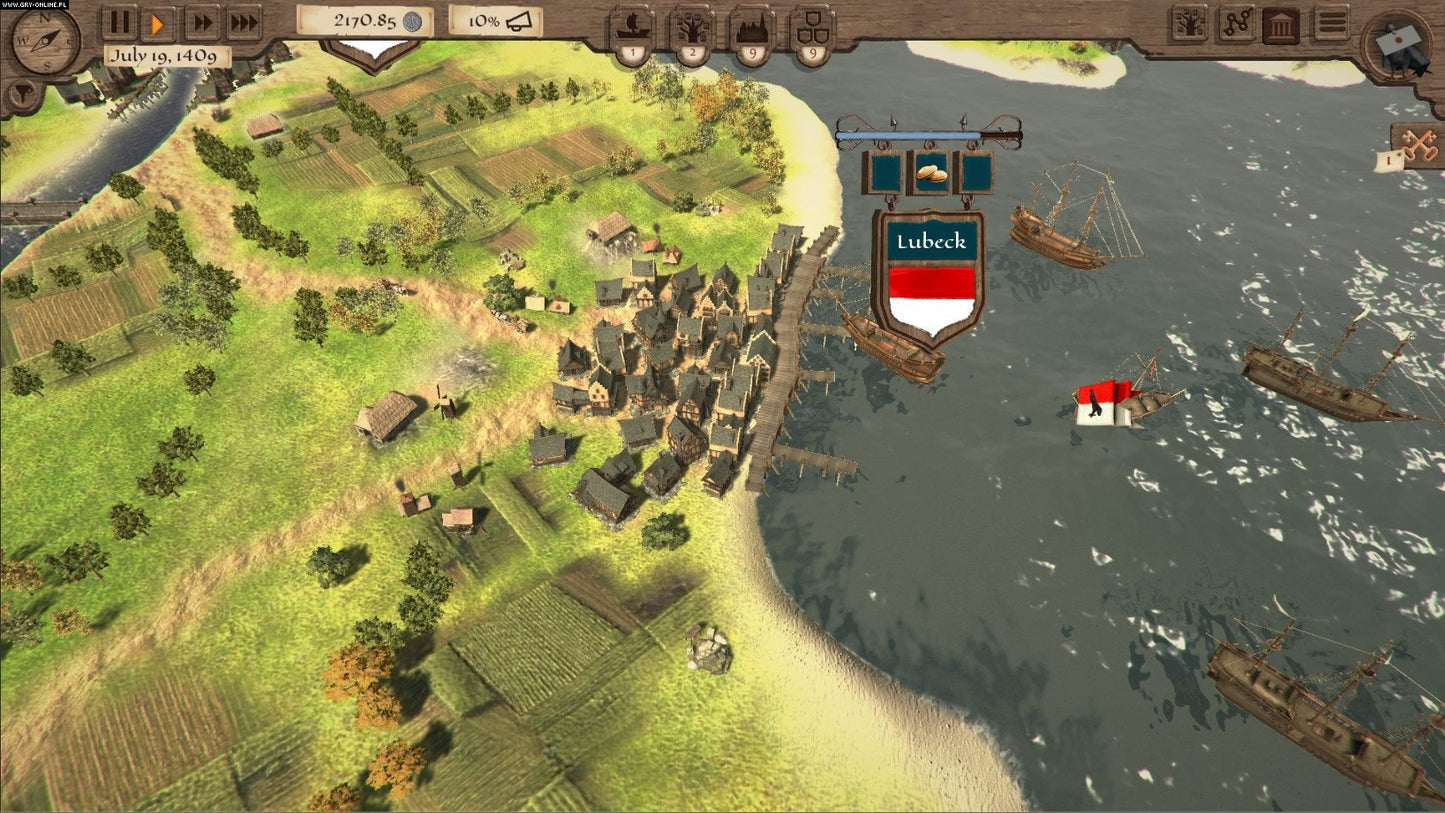Select the red-white flag ship marker
Screen dimensions: 1445x813
(1104, 403)
